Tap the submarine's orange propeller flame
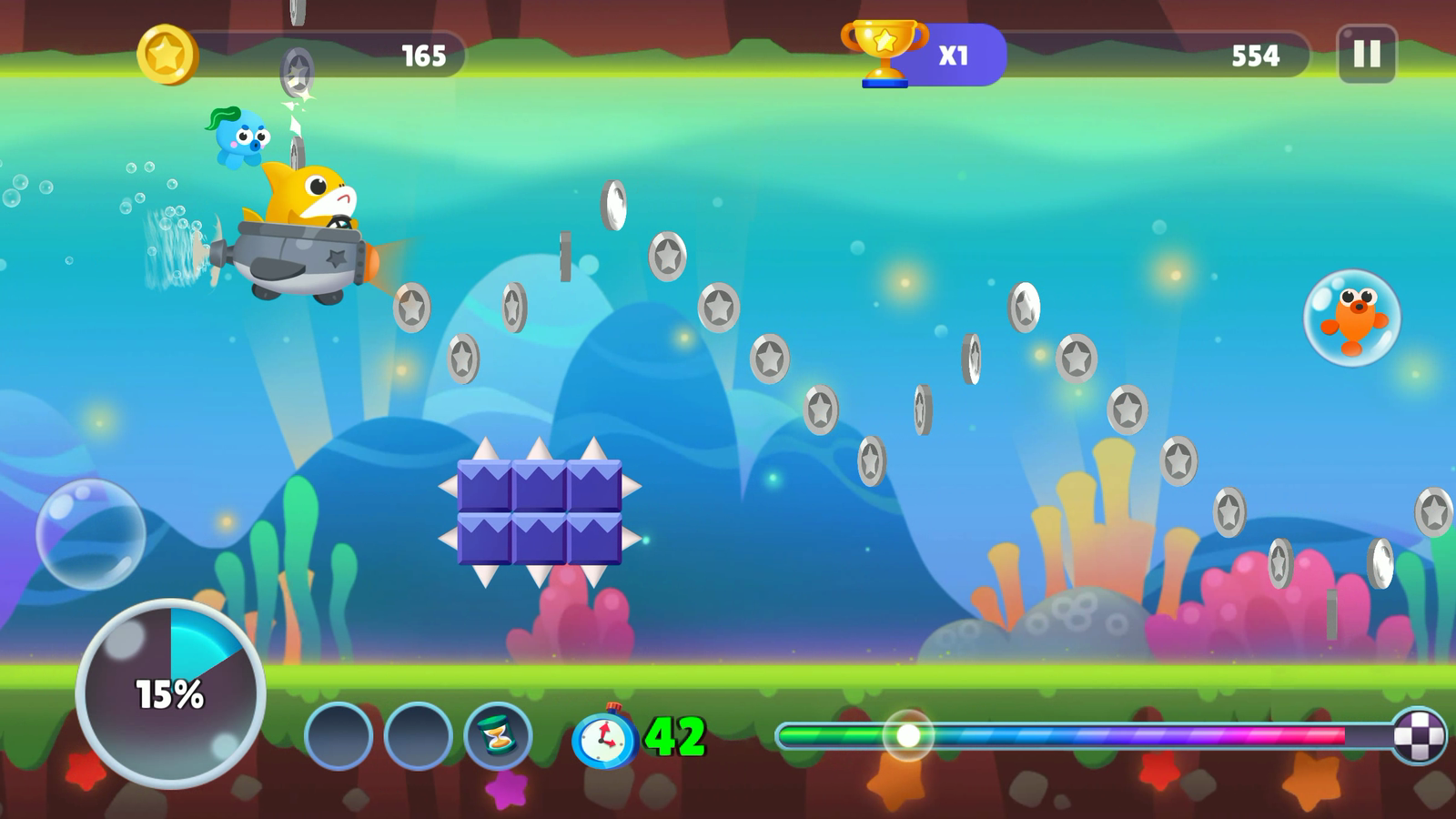 (372, 259)
